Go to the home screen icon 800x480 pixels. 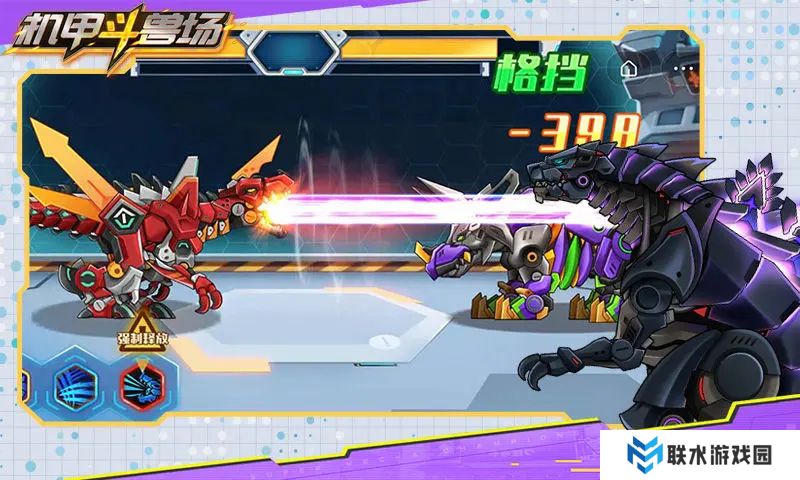point(629,70)
